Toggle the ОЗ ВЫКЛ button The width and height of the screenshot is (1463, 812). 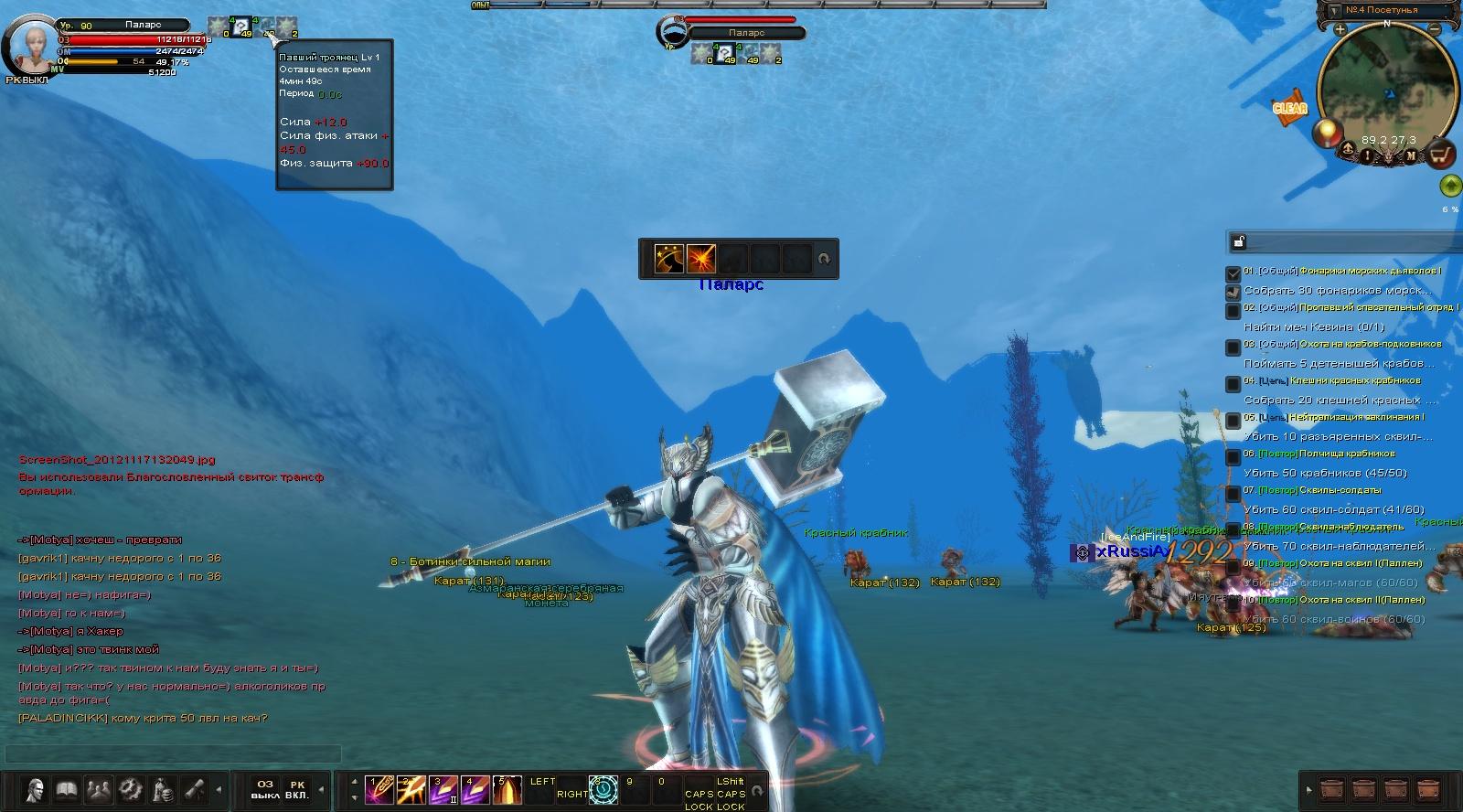click(264, 789)
